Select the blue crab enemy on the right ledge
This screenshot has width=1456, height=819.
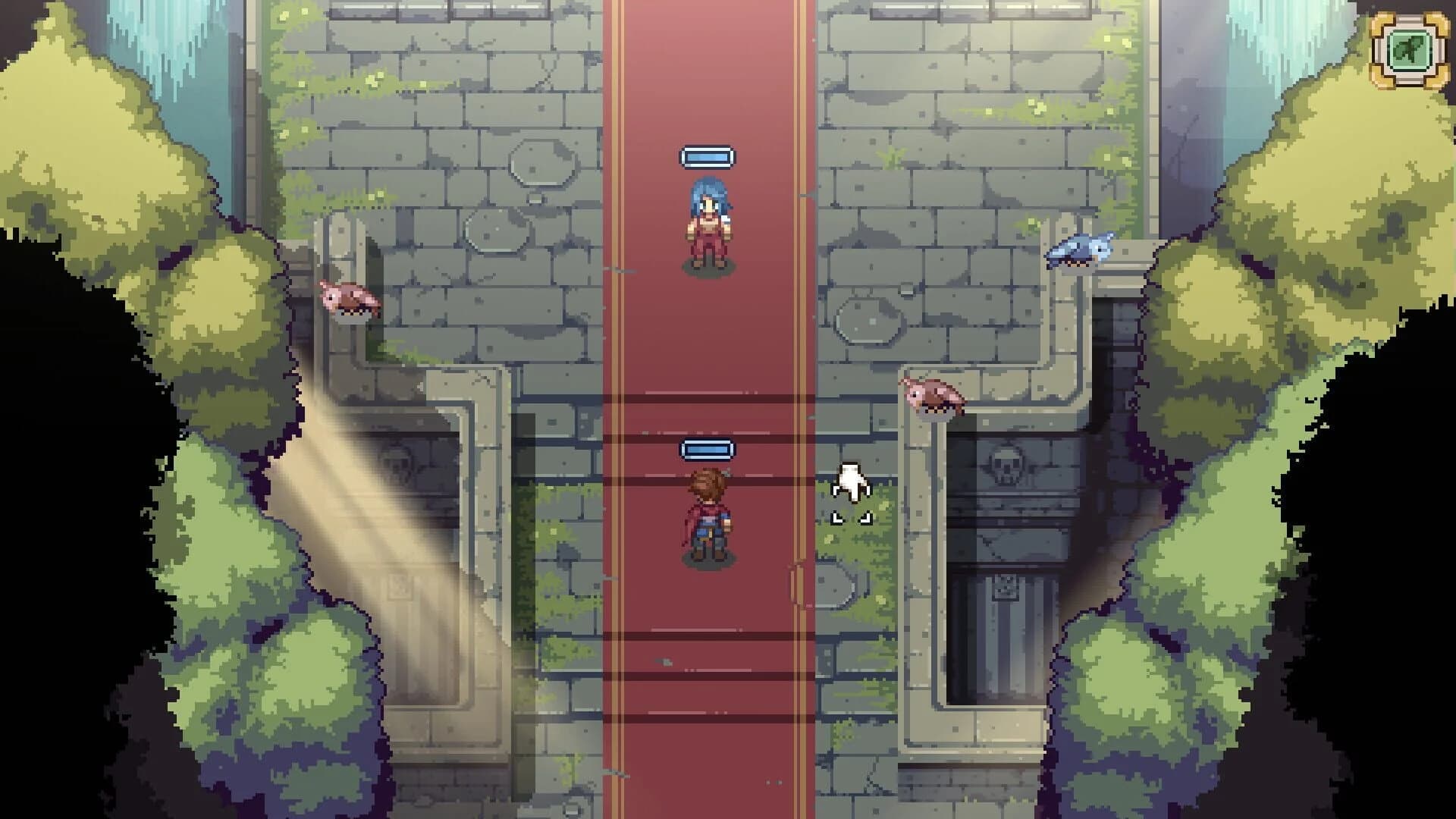[1080, 250]
